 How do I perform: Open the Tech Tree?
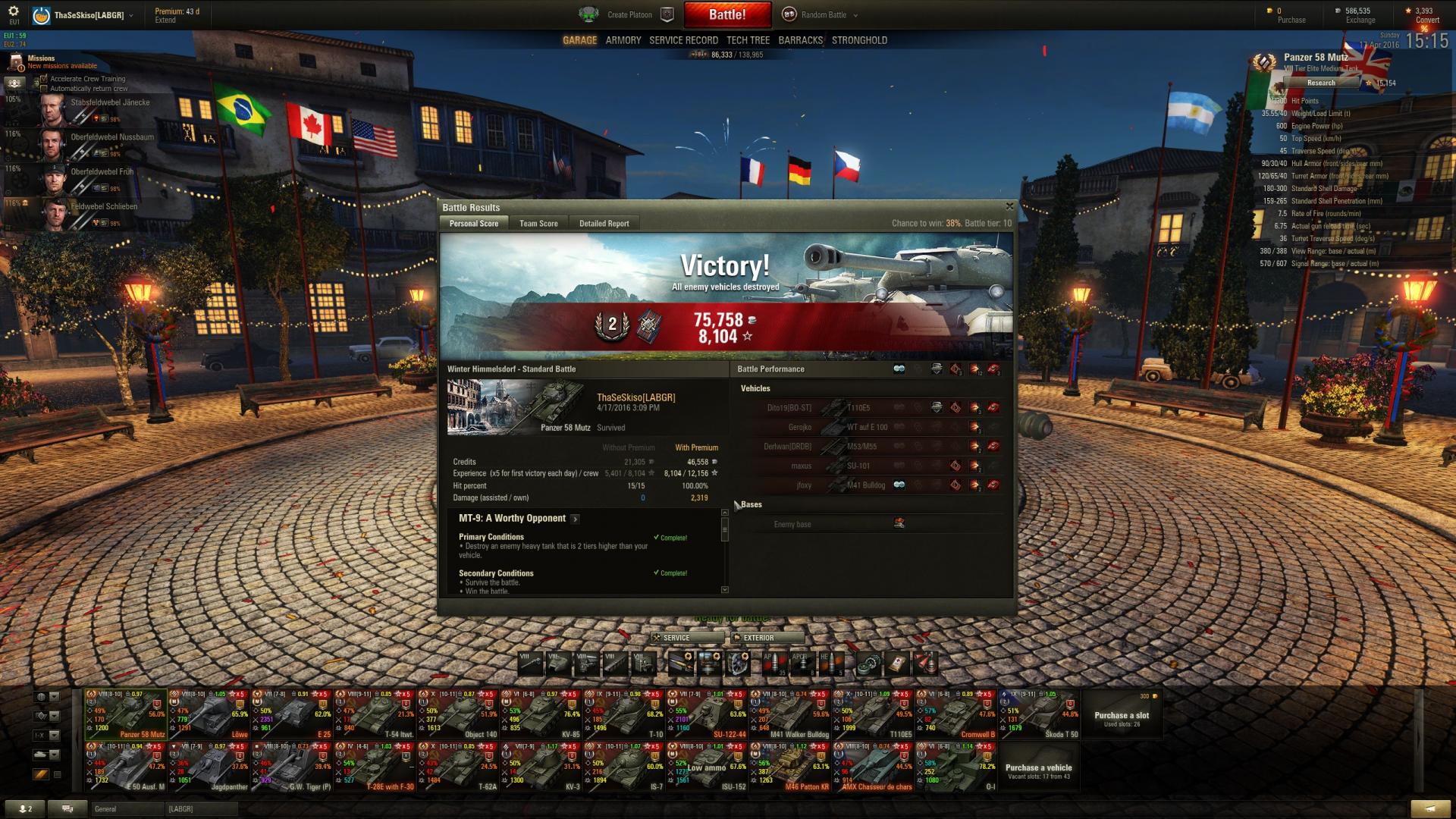(748, 40)
